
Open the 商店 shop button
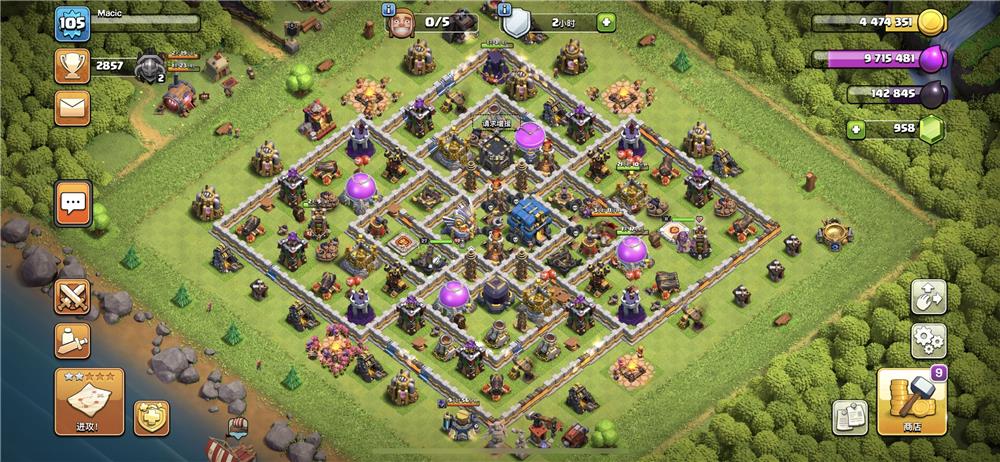click(x=910, y=402)
